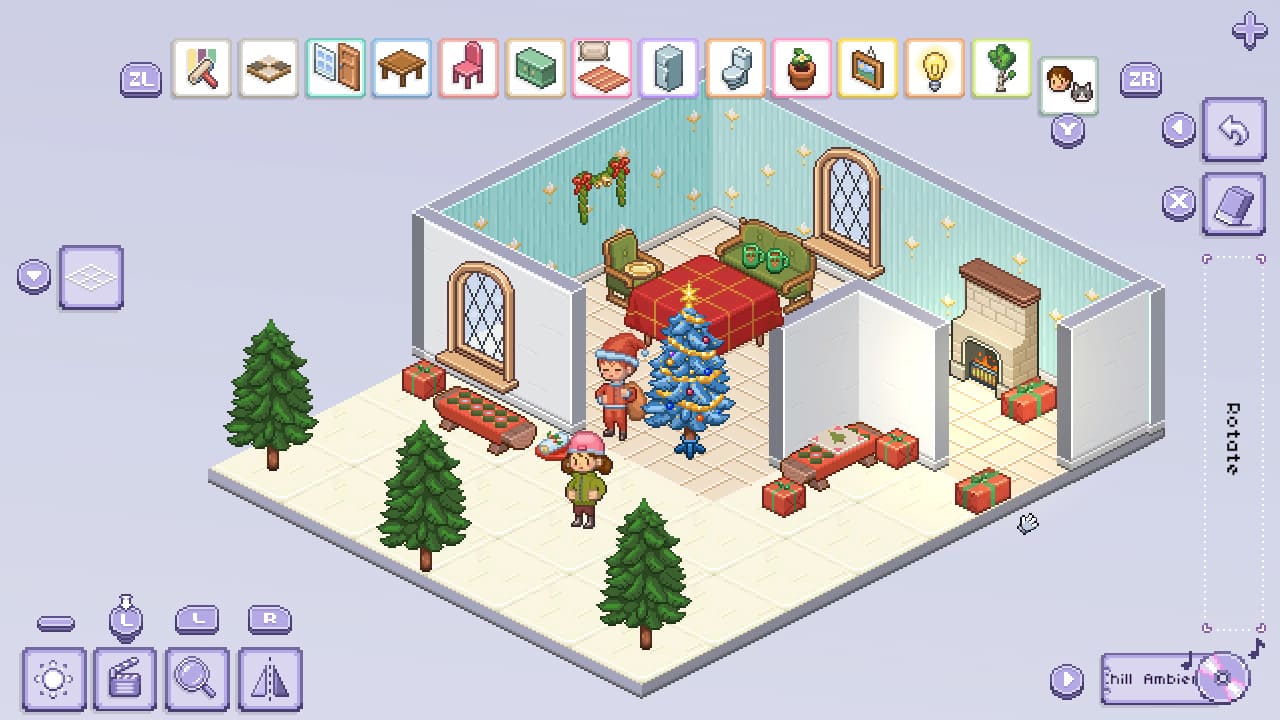This screenshot has width=1280, height=720.
Task: Select the rug decoration category
Action: [x=599, y=68]
